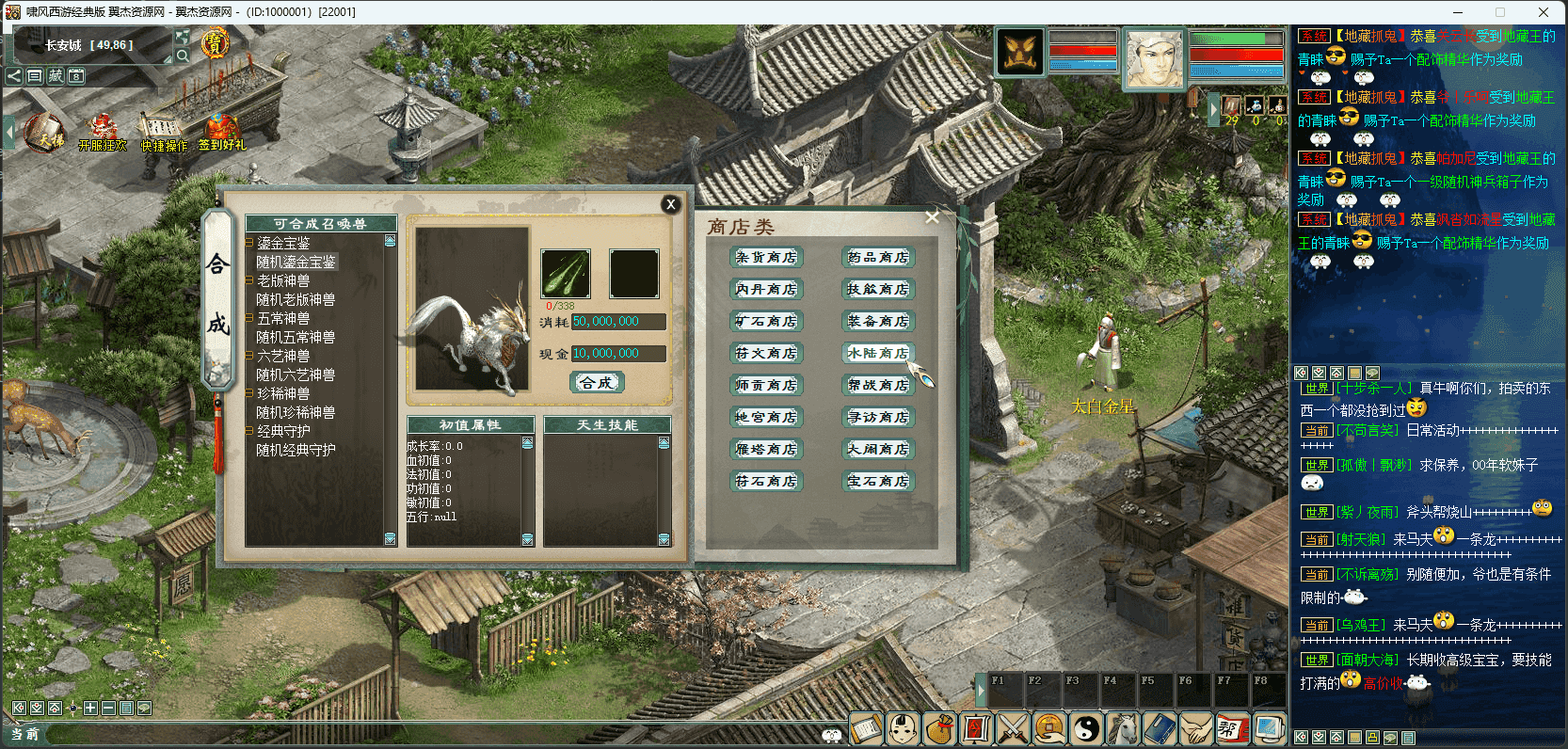The width and height of the screenshot is (1568, 749).
Task: Select the 水陆商店 shop button
Action: (878, 354)
